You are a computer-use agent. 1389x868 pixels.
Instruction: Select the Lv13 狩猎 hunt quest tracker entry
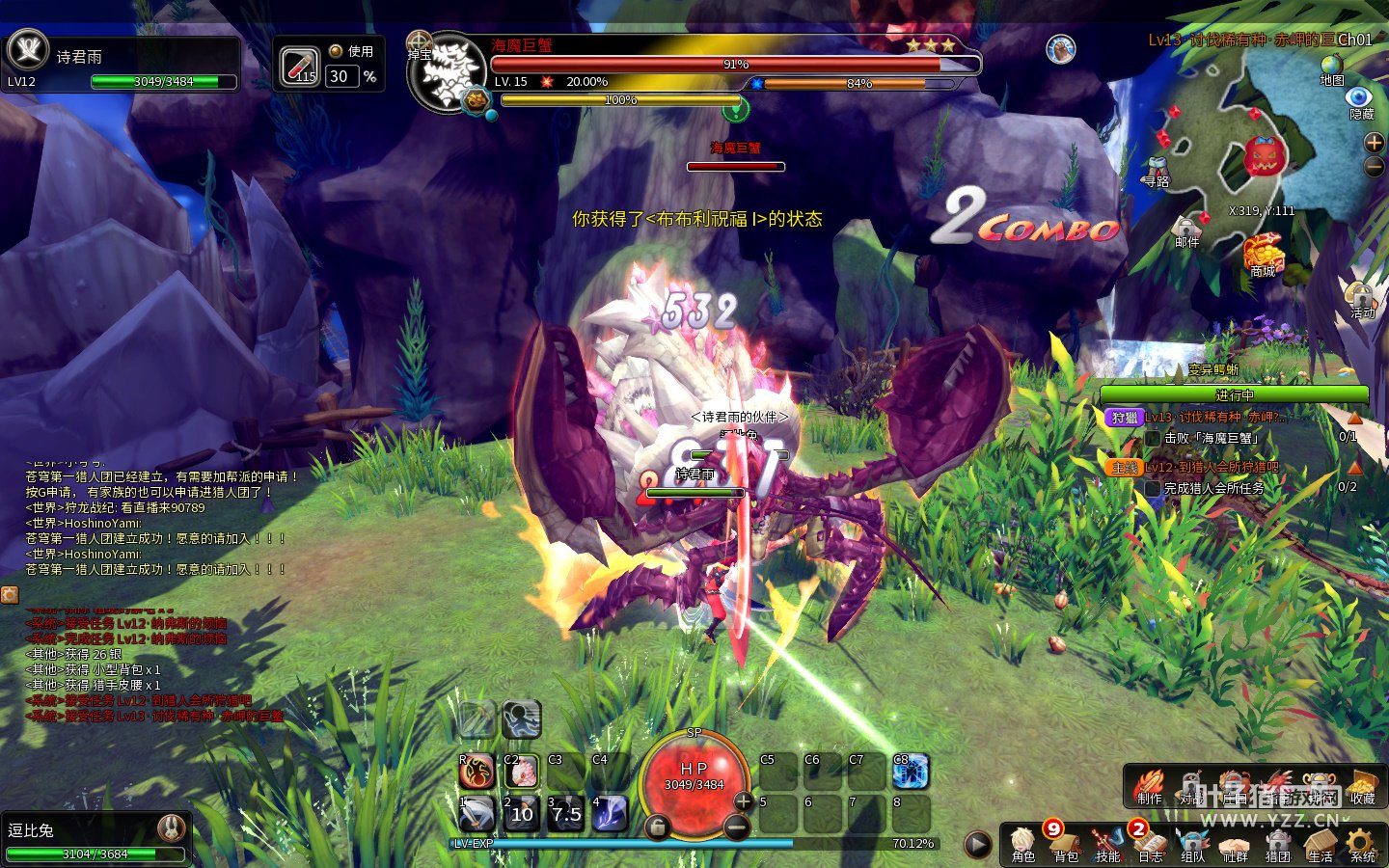tap(1215, 418)
